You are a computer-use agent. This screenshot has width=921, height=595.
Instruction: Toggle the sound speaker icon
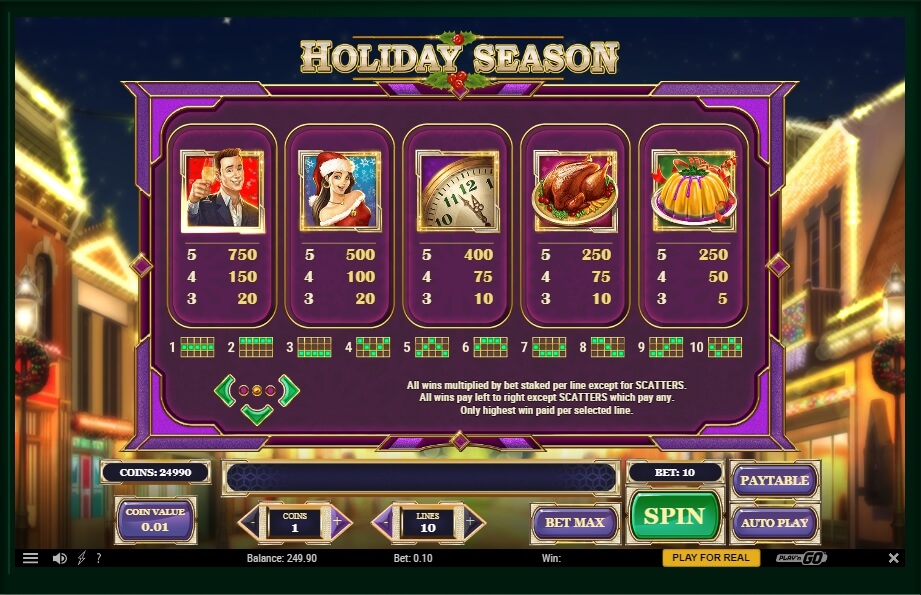(59, 558)
